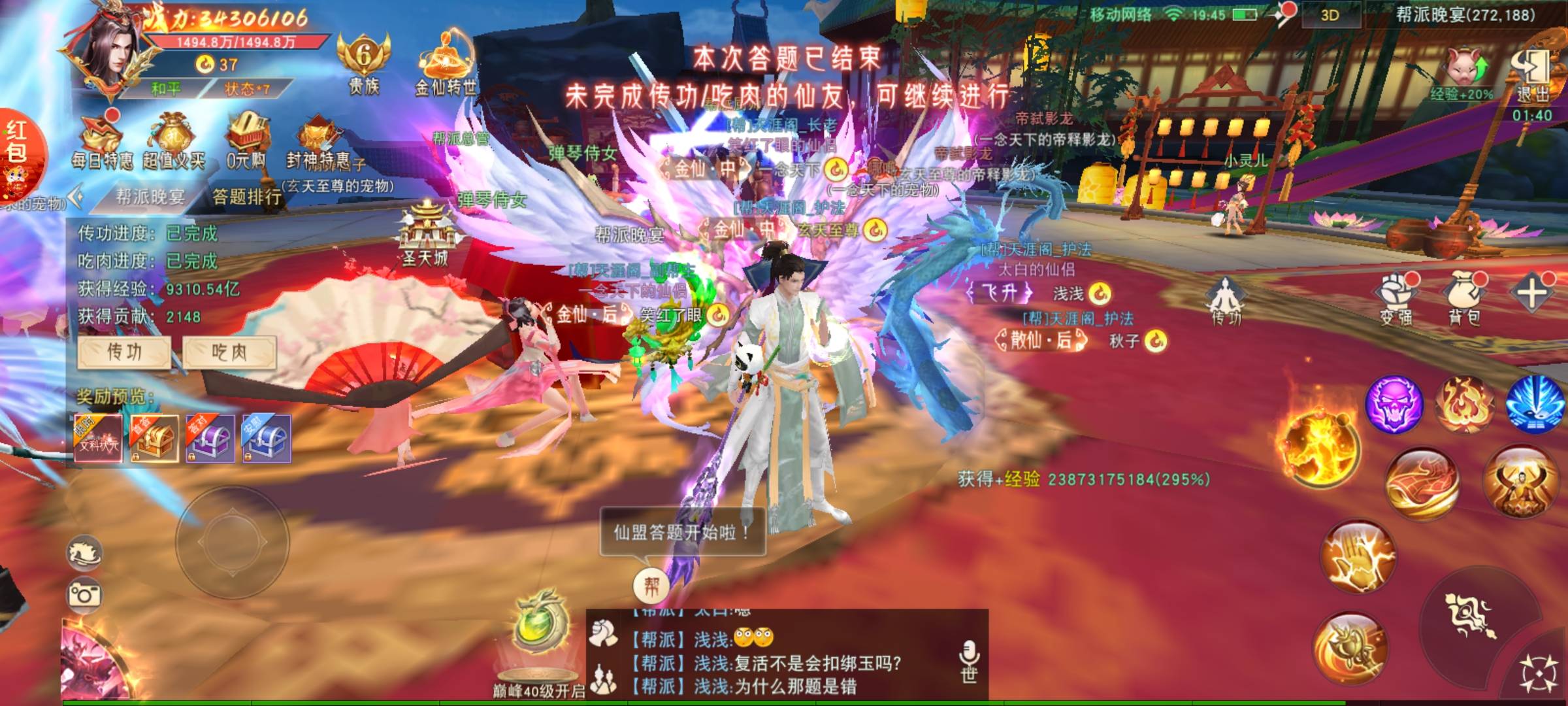1568x706 pixels.
Task: Click the 吃肉 button
Action: pos(229,353)
